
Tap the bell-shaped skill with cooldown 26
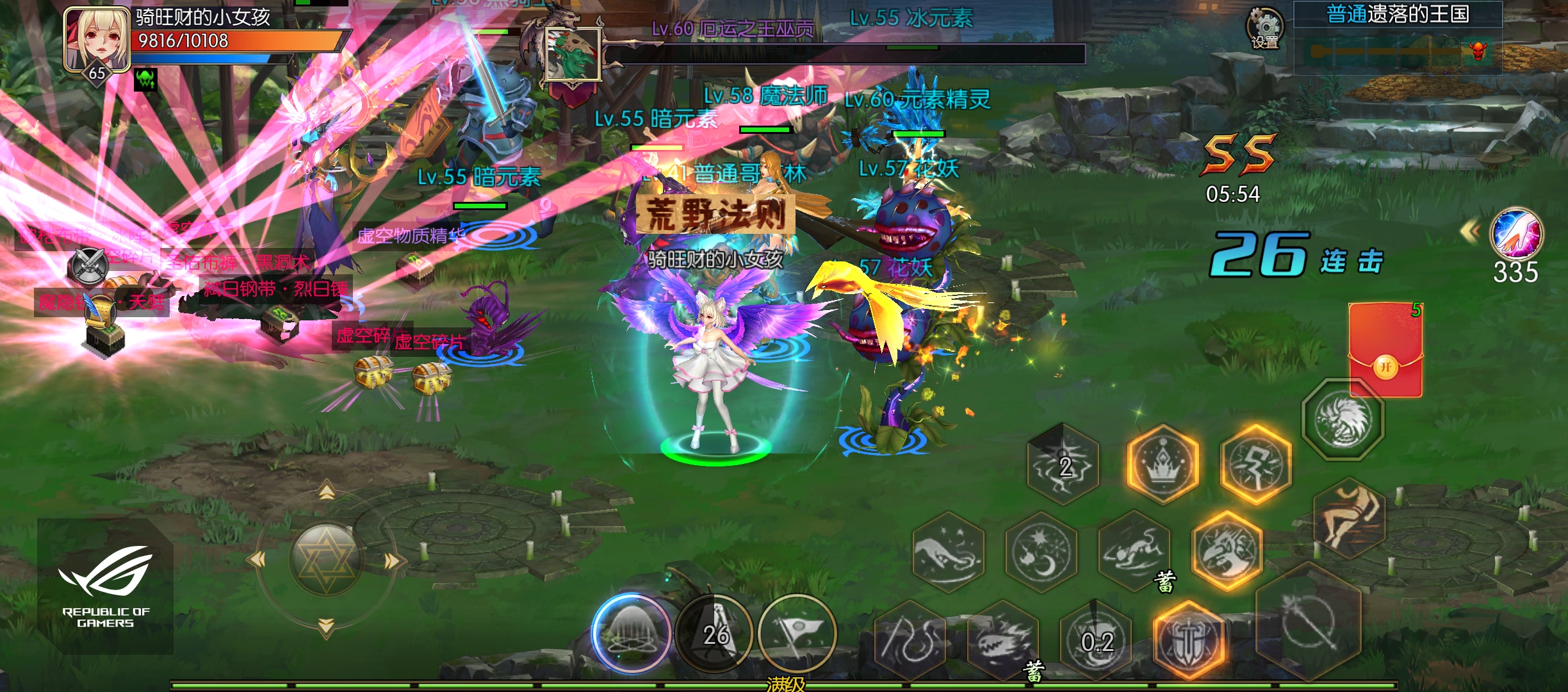point(715,633)
